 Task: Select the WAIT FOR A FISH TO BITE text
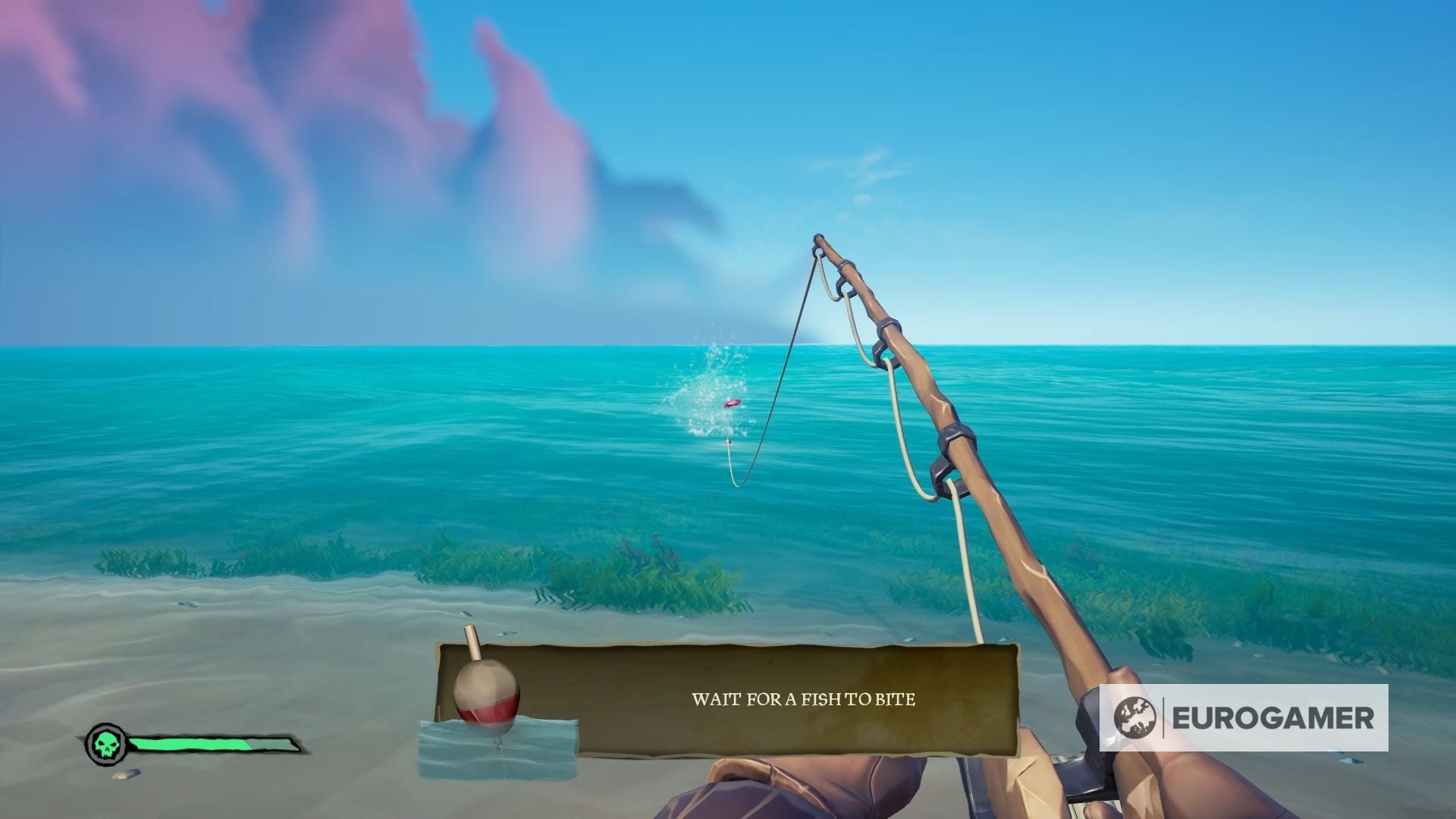(x=804, y=701)
